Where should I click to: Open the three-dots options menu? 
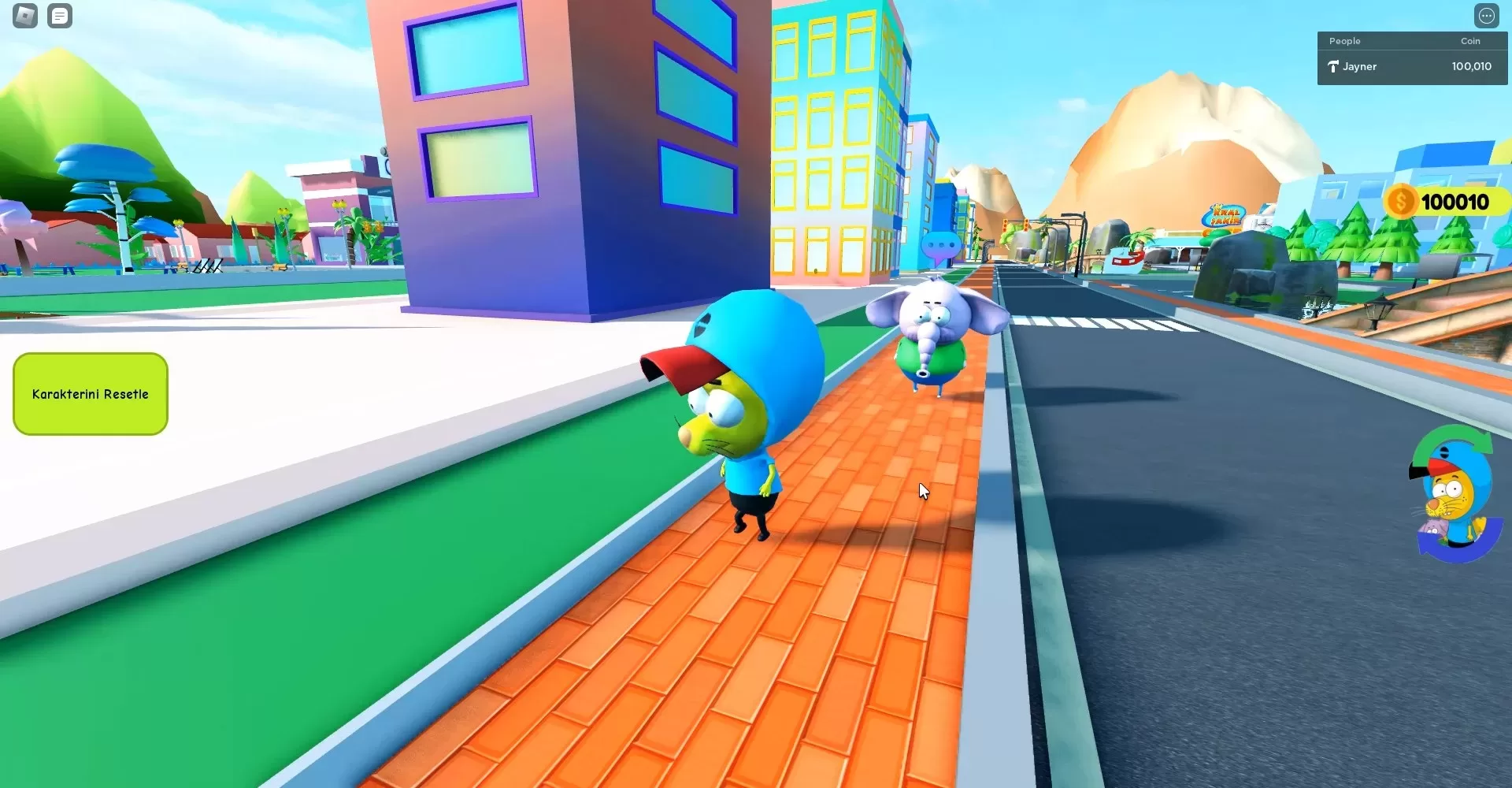(1486, 16)
